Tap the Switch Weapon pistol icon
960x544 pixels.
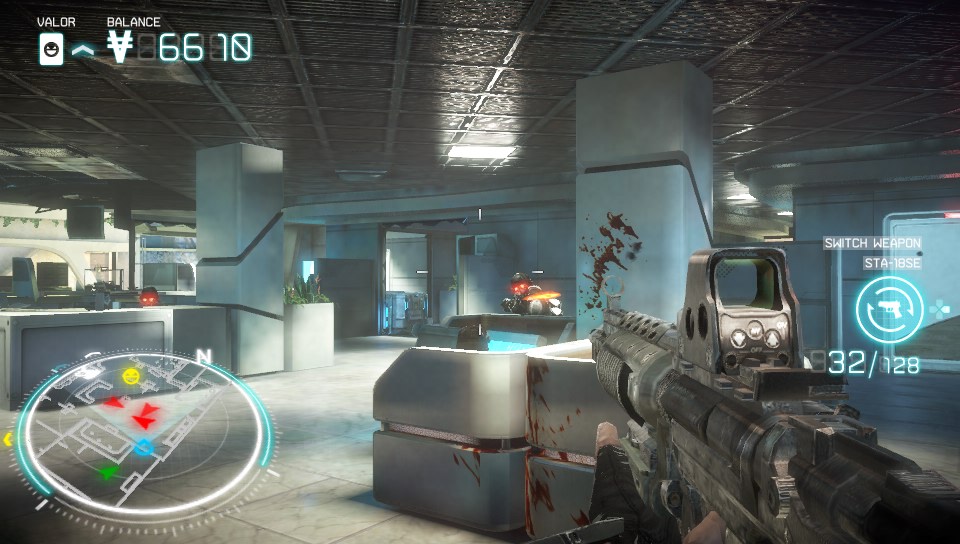tap(889, 310)
